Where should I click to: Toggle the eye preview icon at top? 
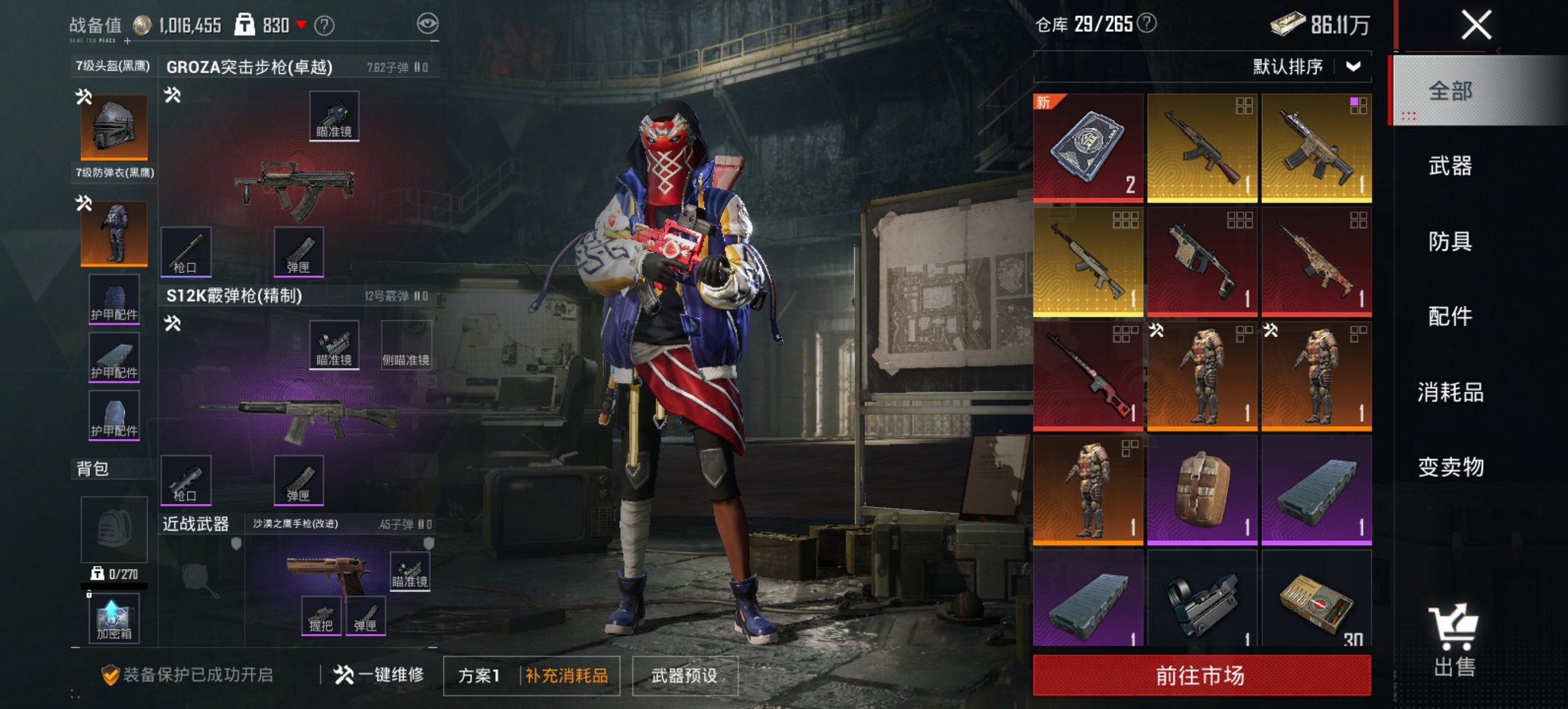click(x=429, y=22)
